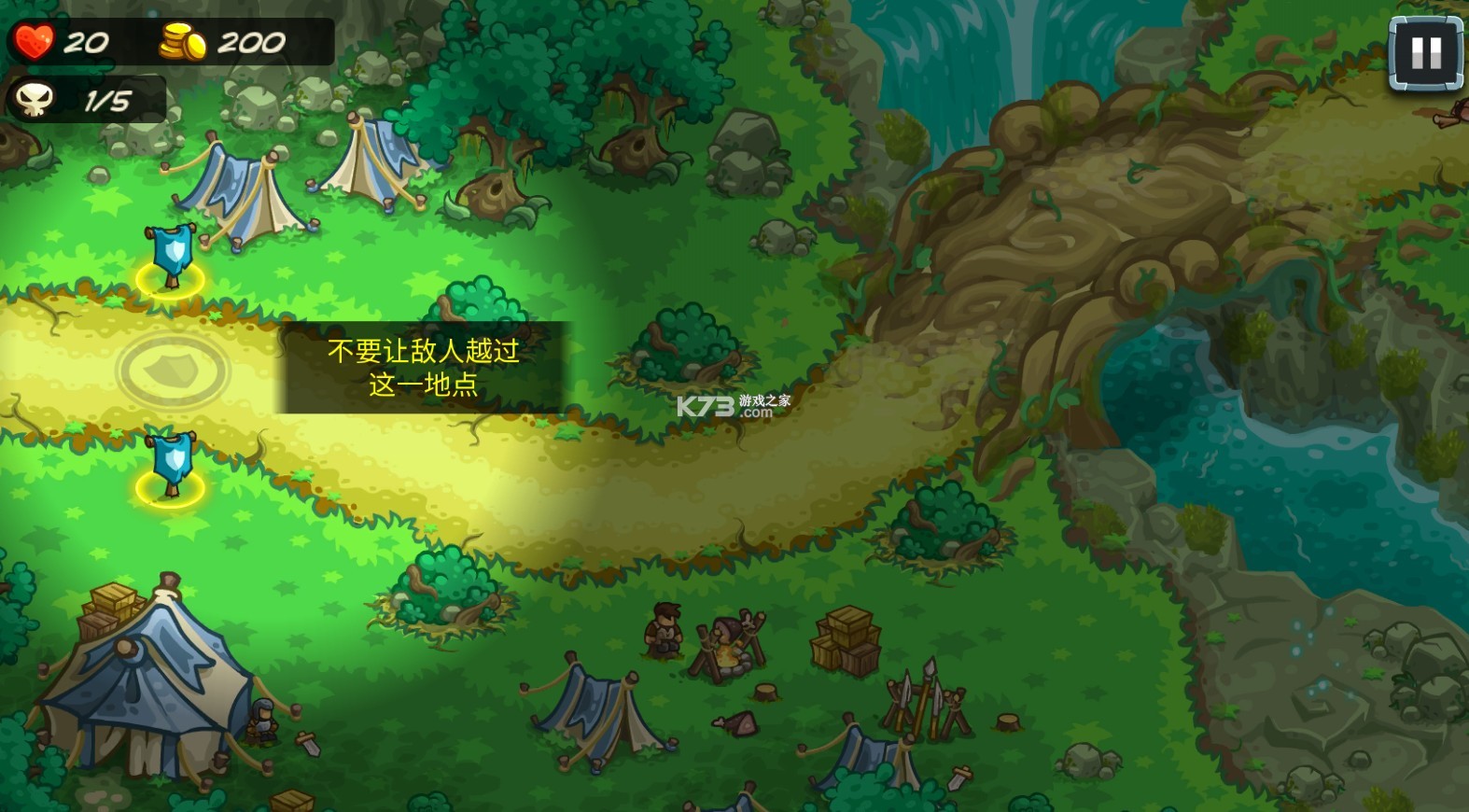
Task: Toggle the upper blue banner's glowing highlight ring
Action: pos(173,280)
